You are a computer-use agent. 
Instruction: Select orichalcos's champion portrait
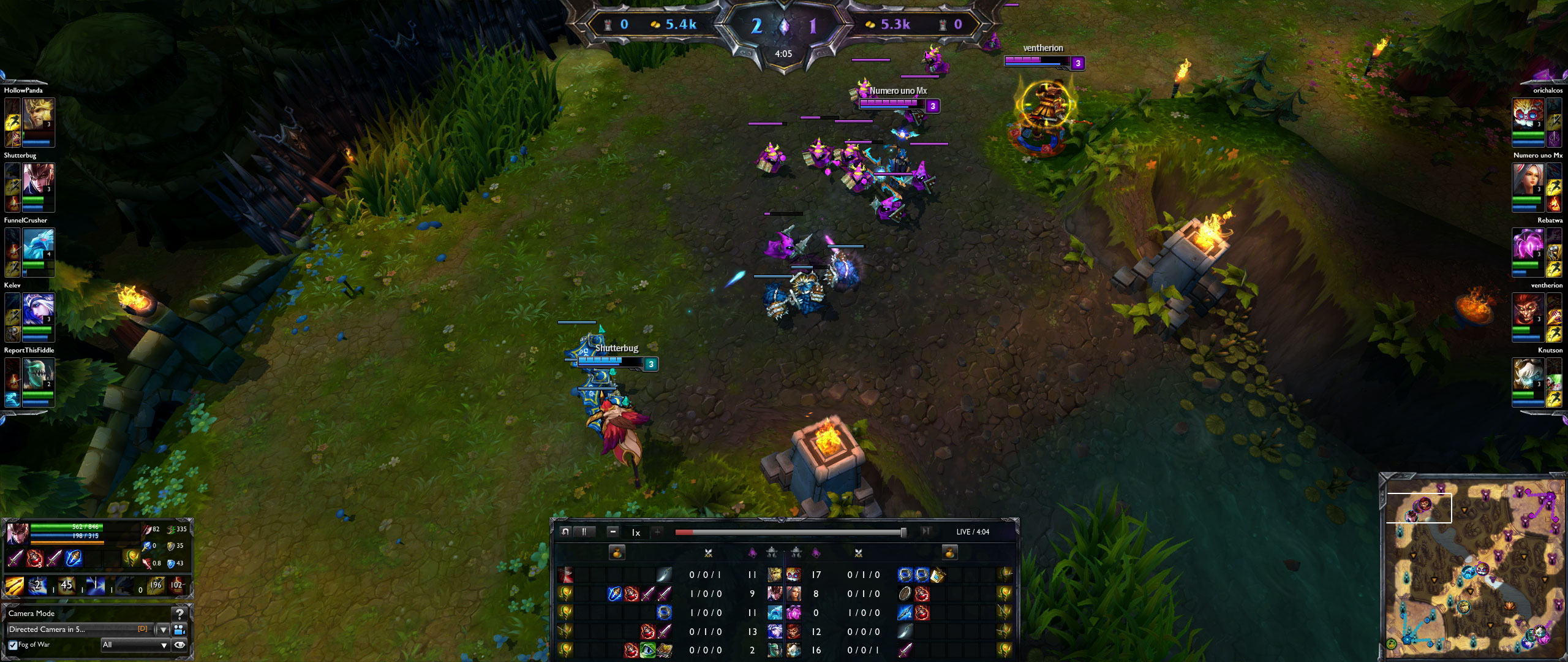pyautogui.click(x=1528, y=114)
